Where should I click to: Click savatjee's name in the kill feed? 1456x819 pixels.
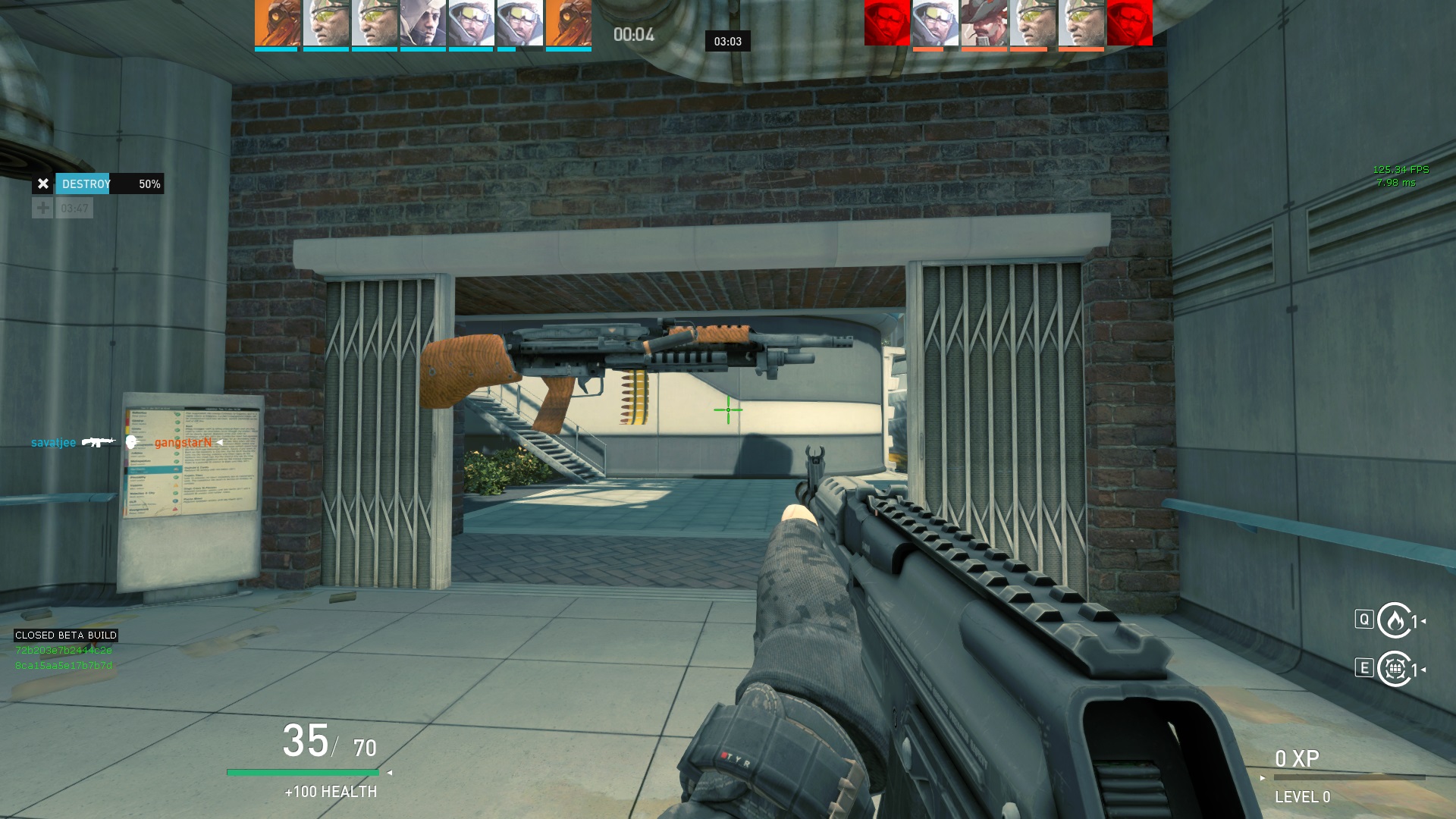click(x=53, y=443)
